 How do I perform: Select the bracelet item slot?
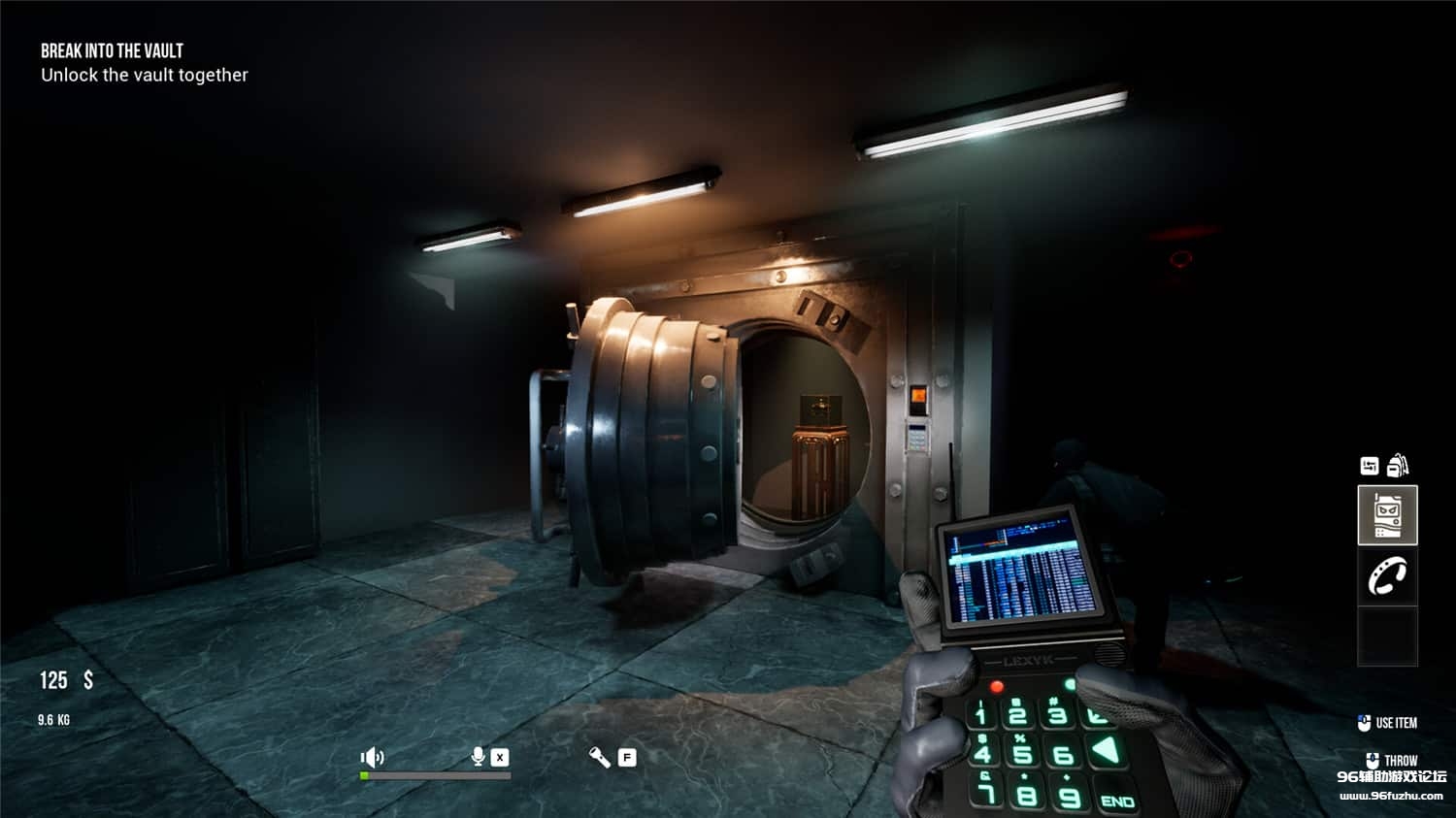1387,576
